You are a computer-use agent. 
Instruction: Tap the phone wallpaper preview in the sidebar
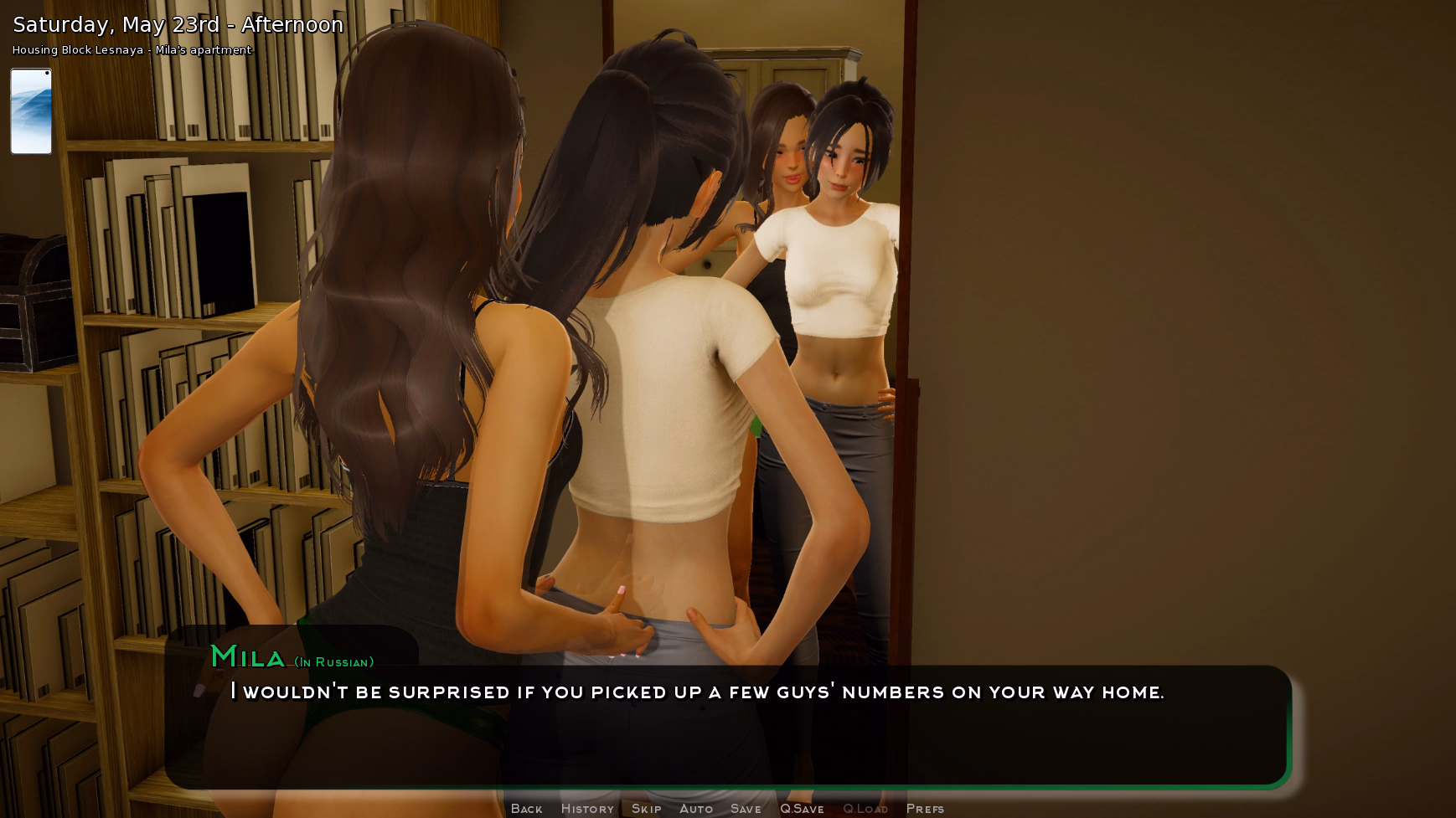[31, 111]
